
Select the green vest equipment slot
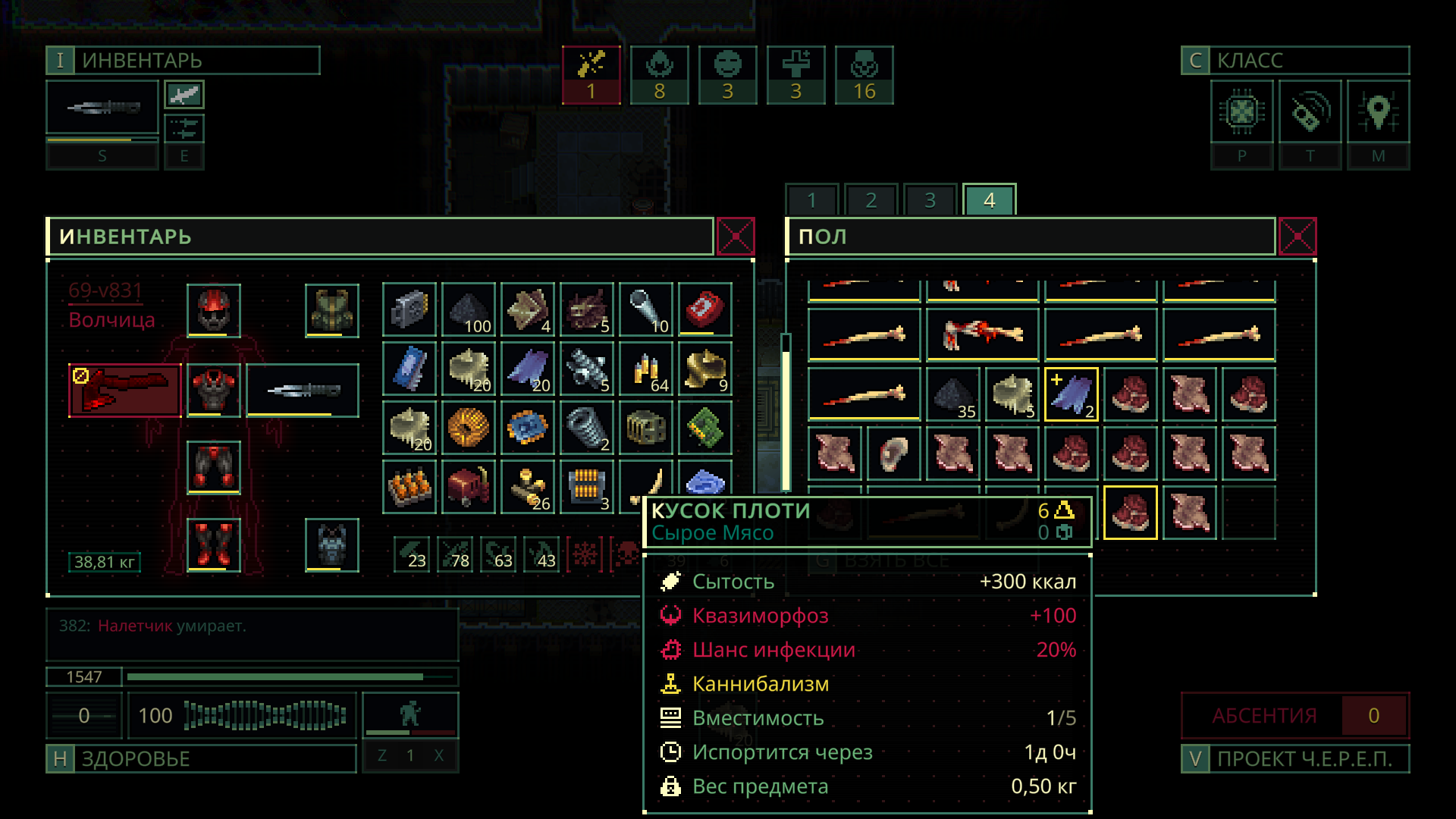click(x=331, y=310)
